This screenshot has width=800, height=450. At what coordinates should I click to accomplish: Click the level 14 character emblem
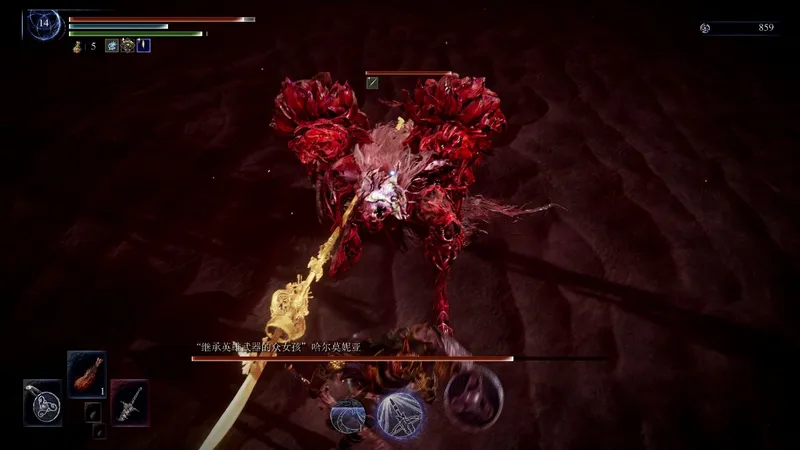[44, 23]
